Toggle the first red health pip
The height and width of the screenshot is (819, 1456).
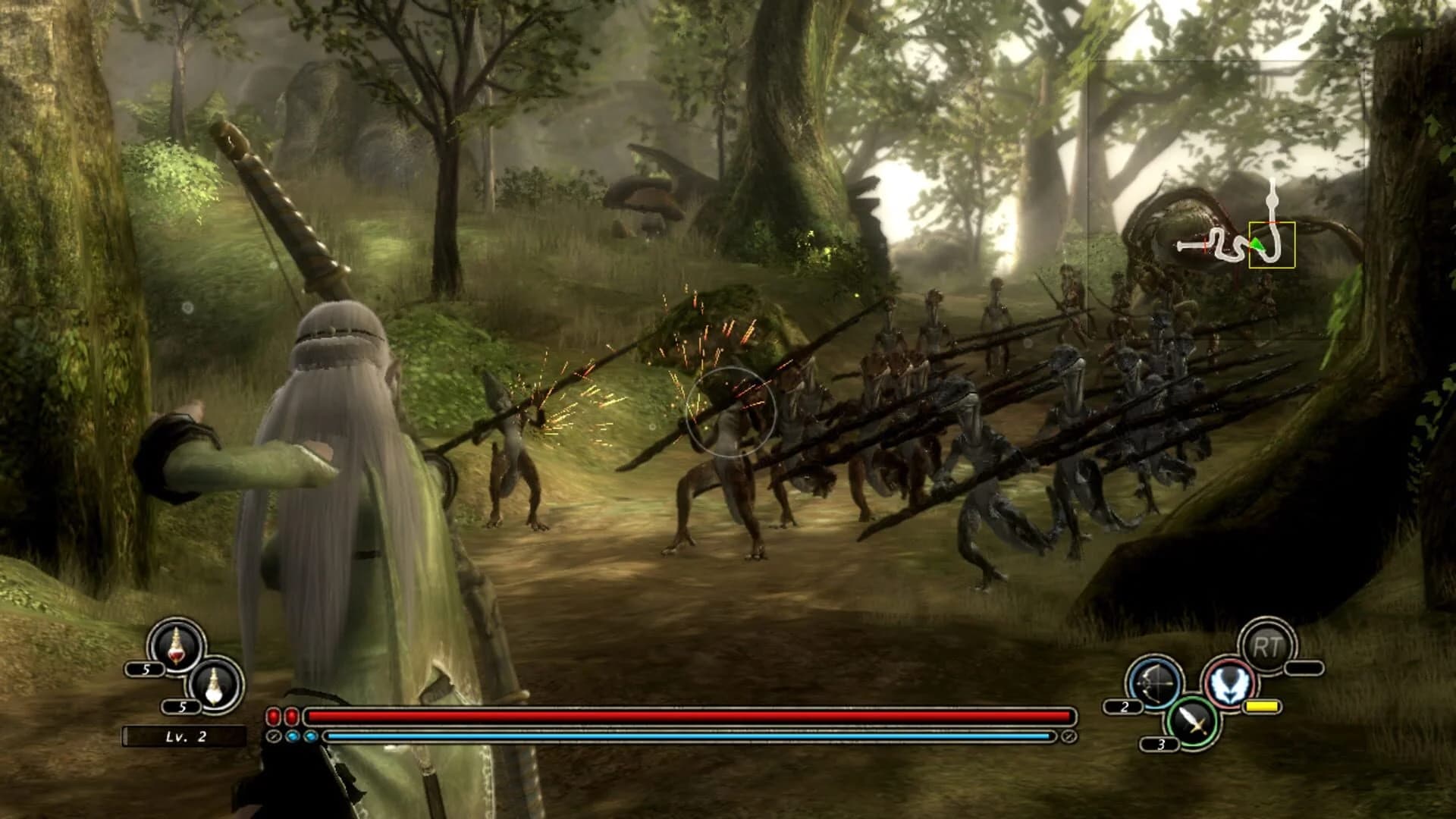point(273,717)
